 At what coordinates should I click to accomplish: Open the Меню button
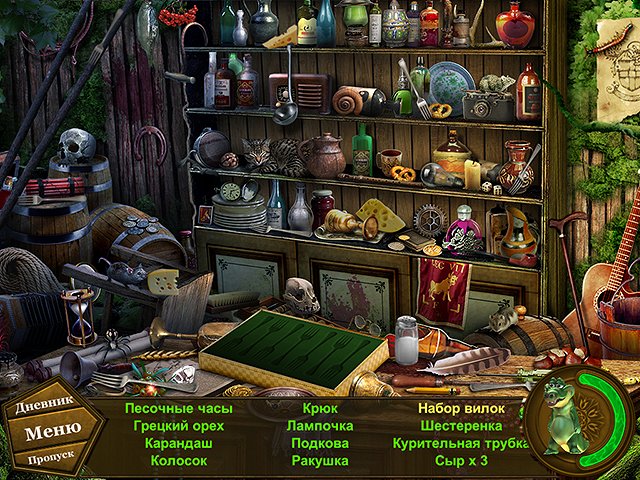point(53,433)
